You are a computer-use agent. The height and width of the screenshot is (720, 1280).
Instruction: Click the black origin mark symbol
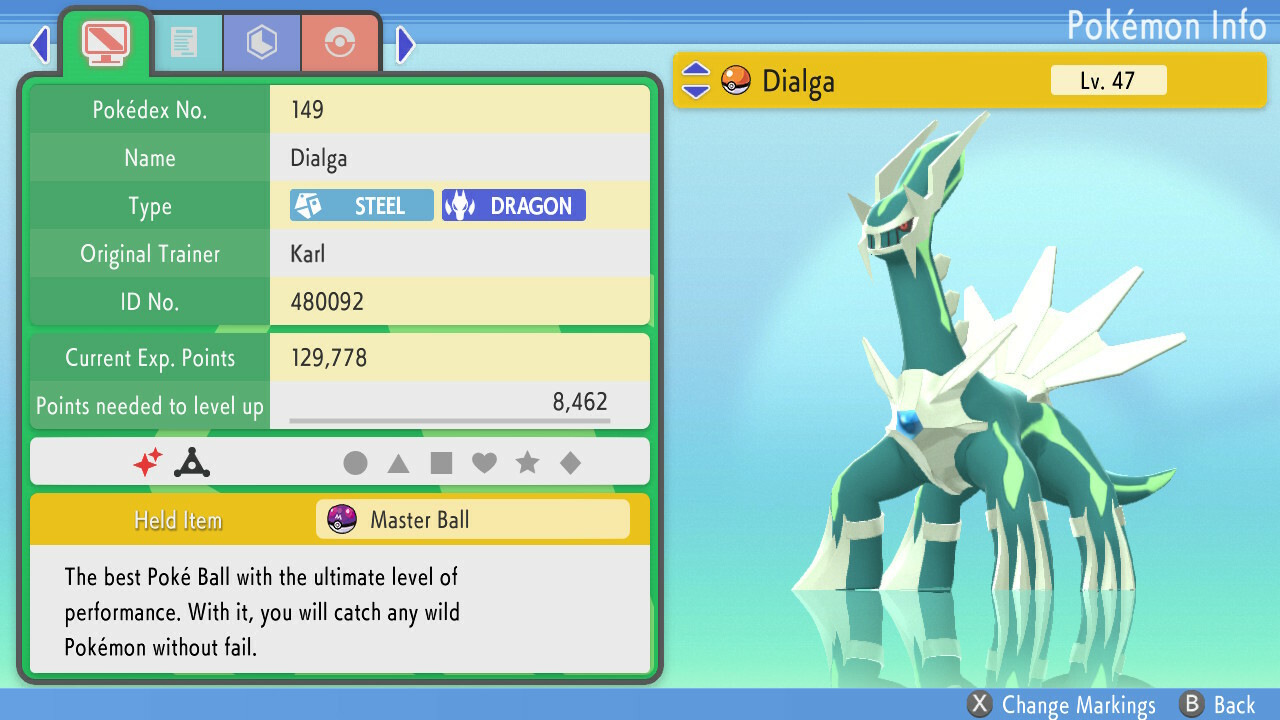(x=191, y=462)
